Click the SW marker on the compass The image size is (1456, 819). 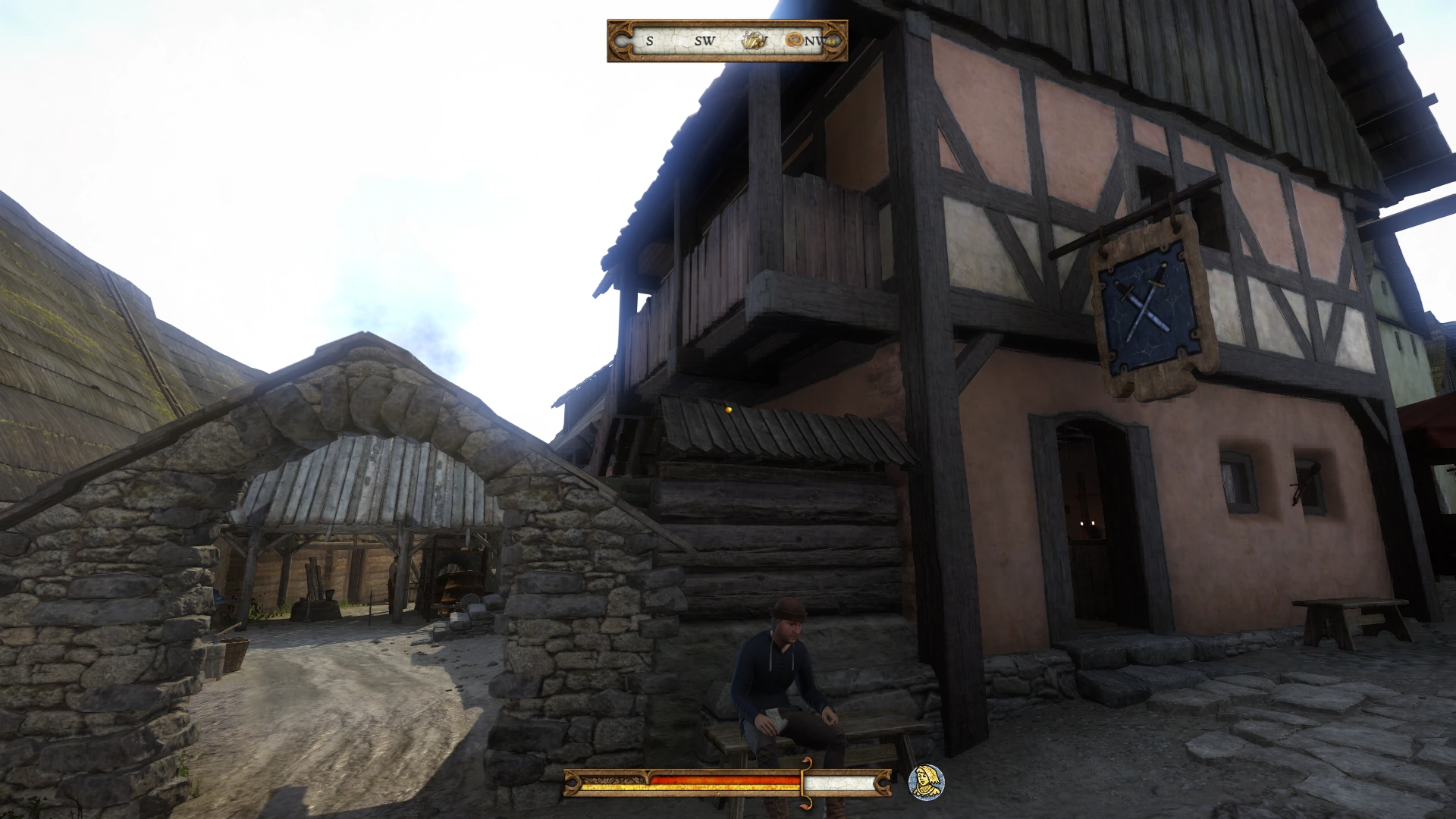[x=705, y=42]
